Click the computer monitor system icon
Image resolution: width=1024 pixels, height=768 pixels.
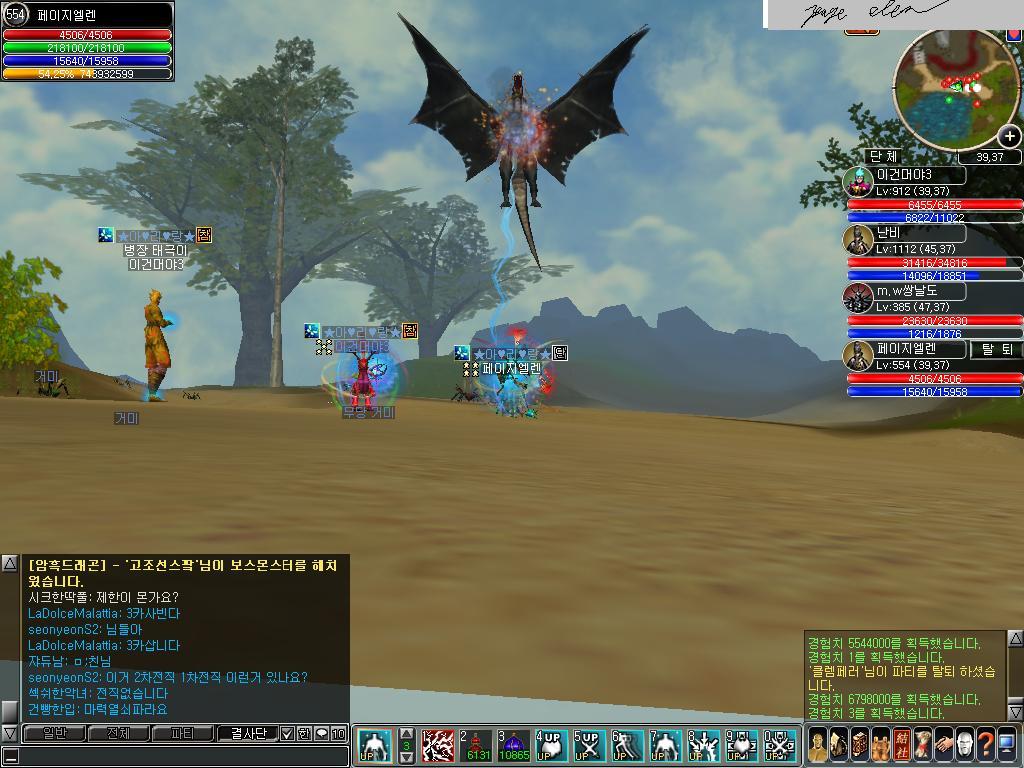tap(1007, 745)
